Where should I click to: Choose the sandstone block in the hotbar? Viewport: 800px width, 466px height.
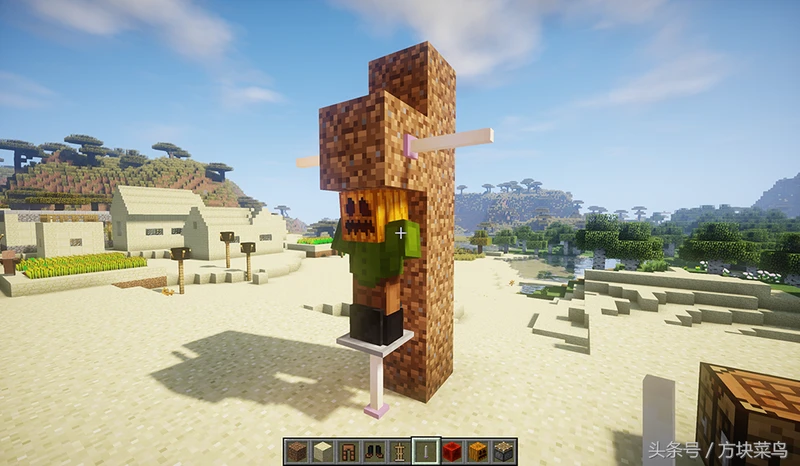(x=322, y=452)
